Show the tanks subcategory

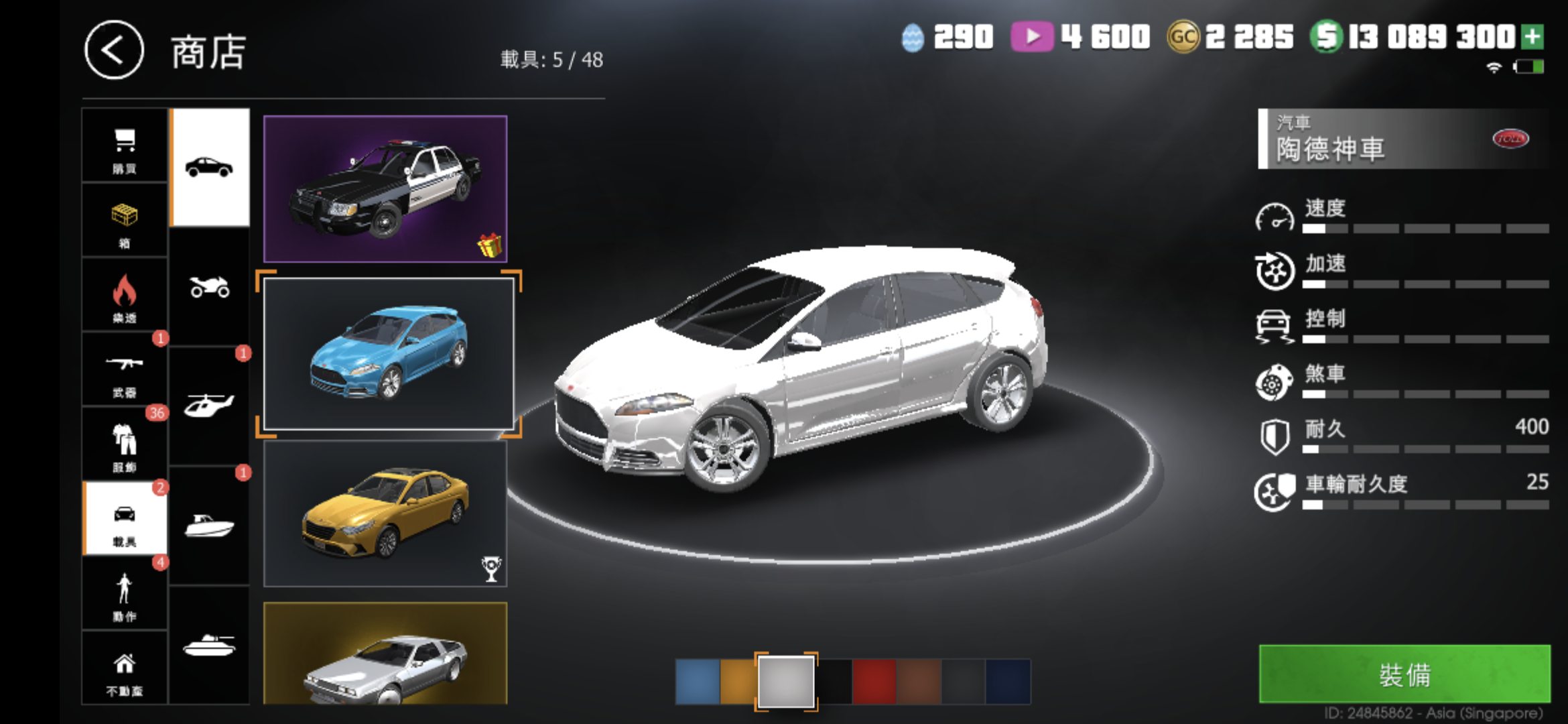pos(209,645)
